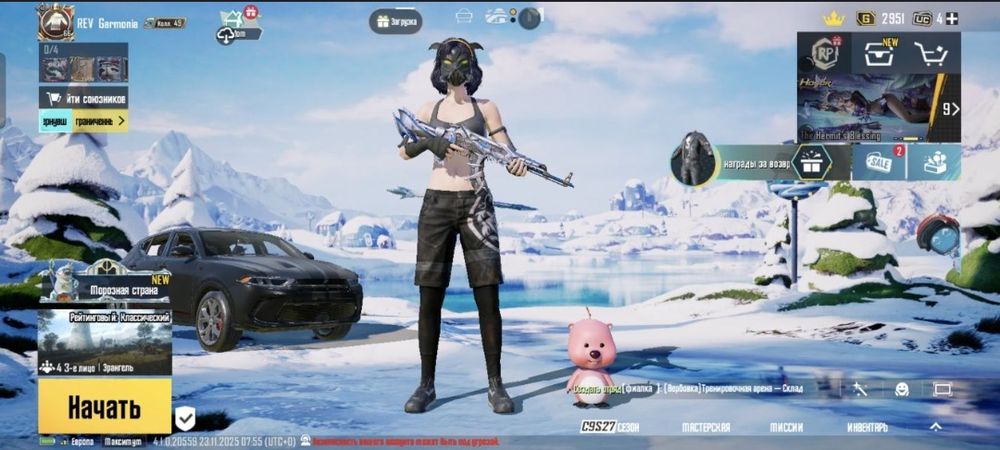Go to the Мастерская workshop tab
Image resolution: width=1000 pixels, height=450 pixels.
tap(706, 427)
